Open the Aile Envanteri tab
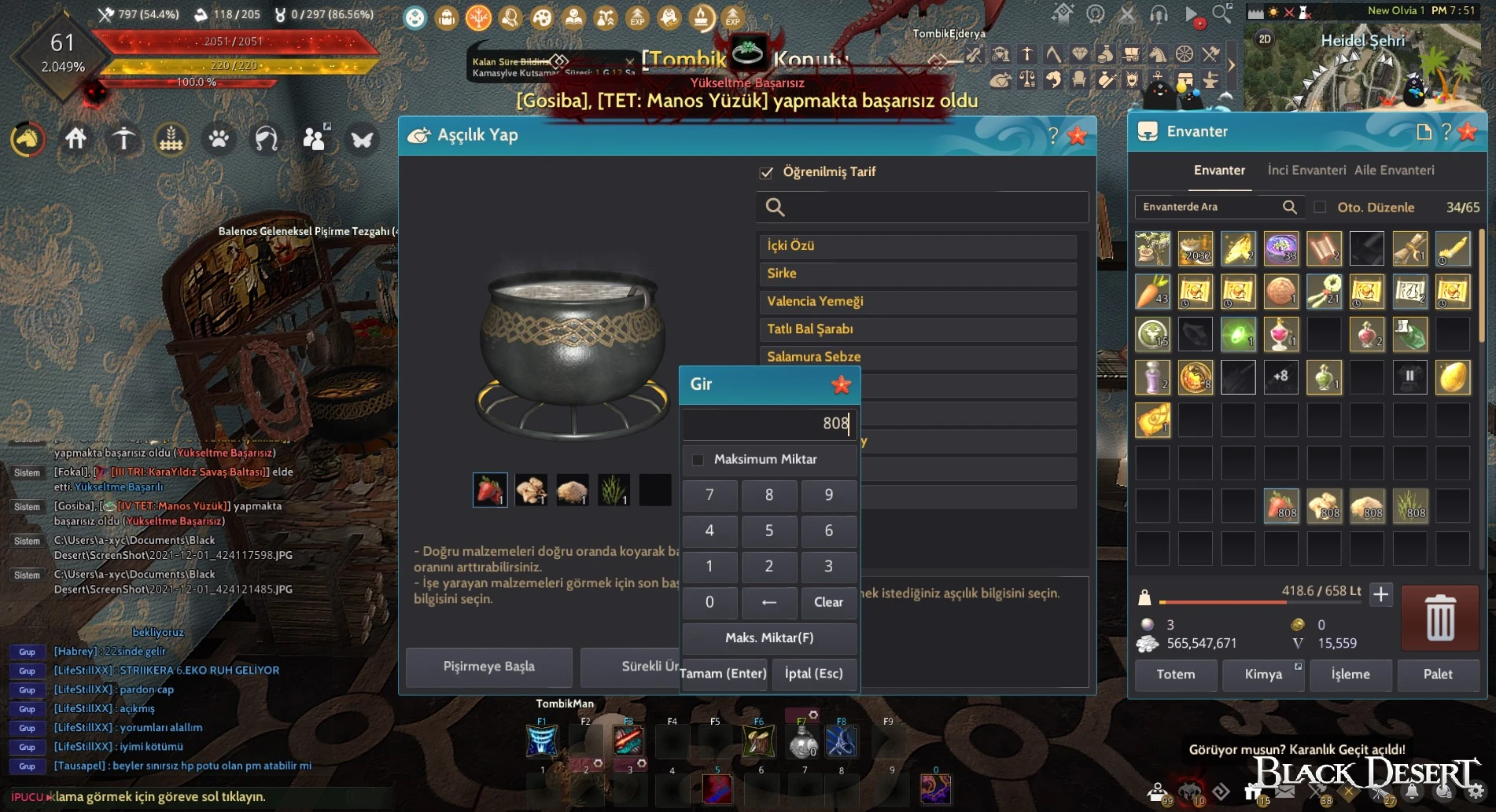The height and width of the screenshot is (812, 1496). pos(1394,171)
